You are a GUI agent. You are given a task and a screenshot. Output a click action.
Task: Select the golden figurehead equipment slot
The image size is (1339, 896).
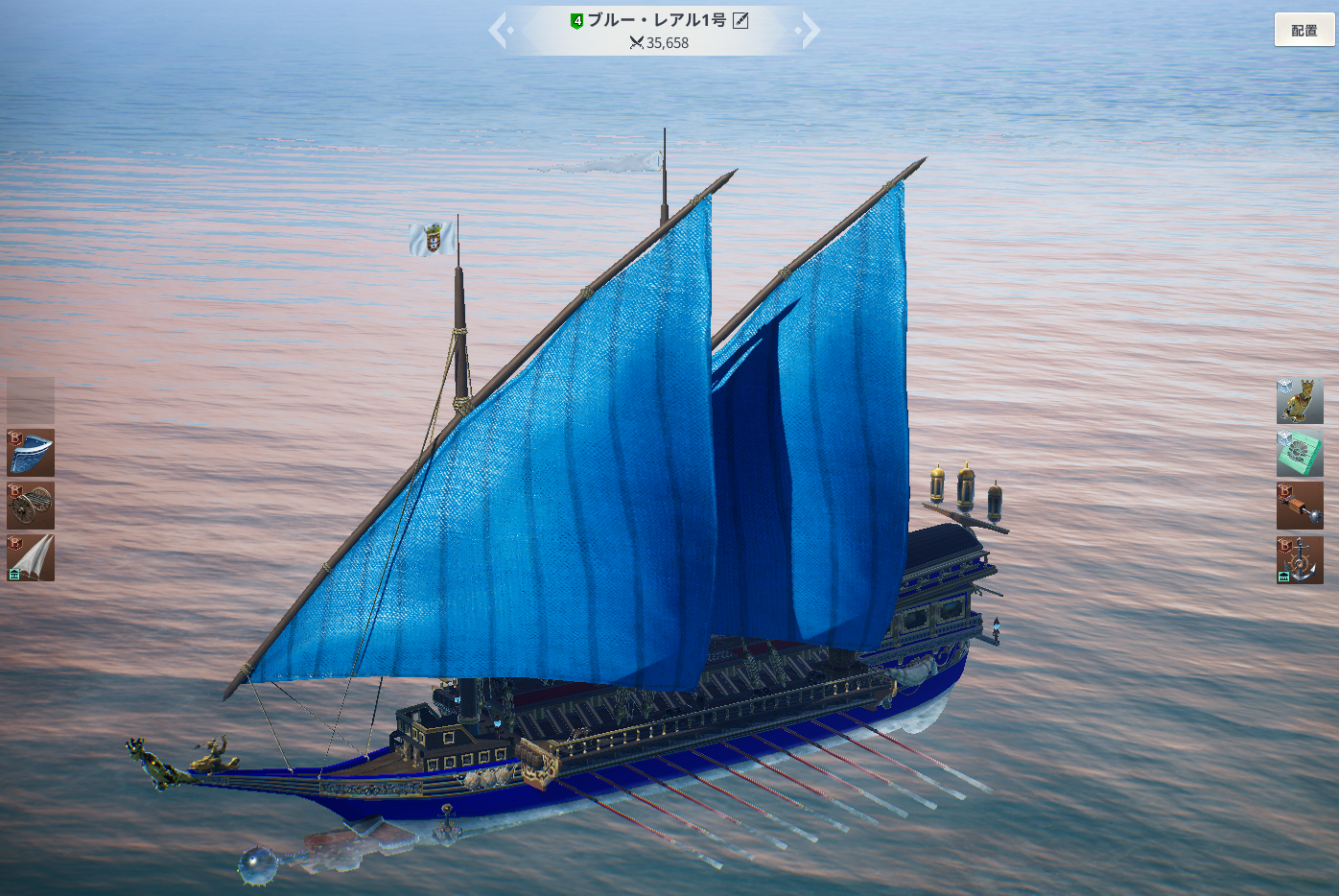pos(1300,401)
